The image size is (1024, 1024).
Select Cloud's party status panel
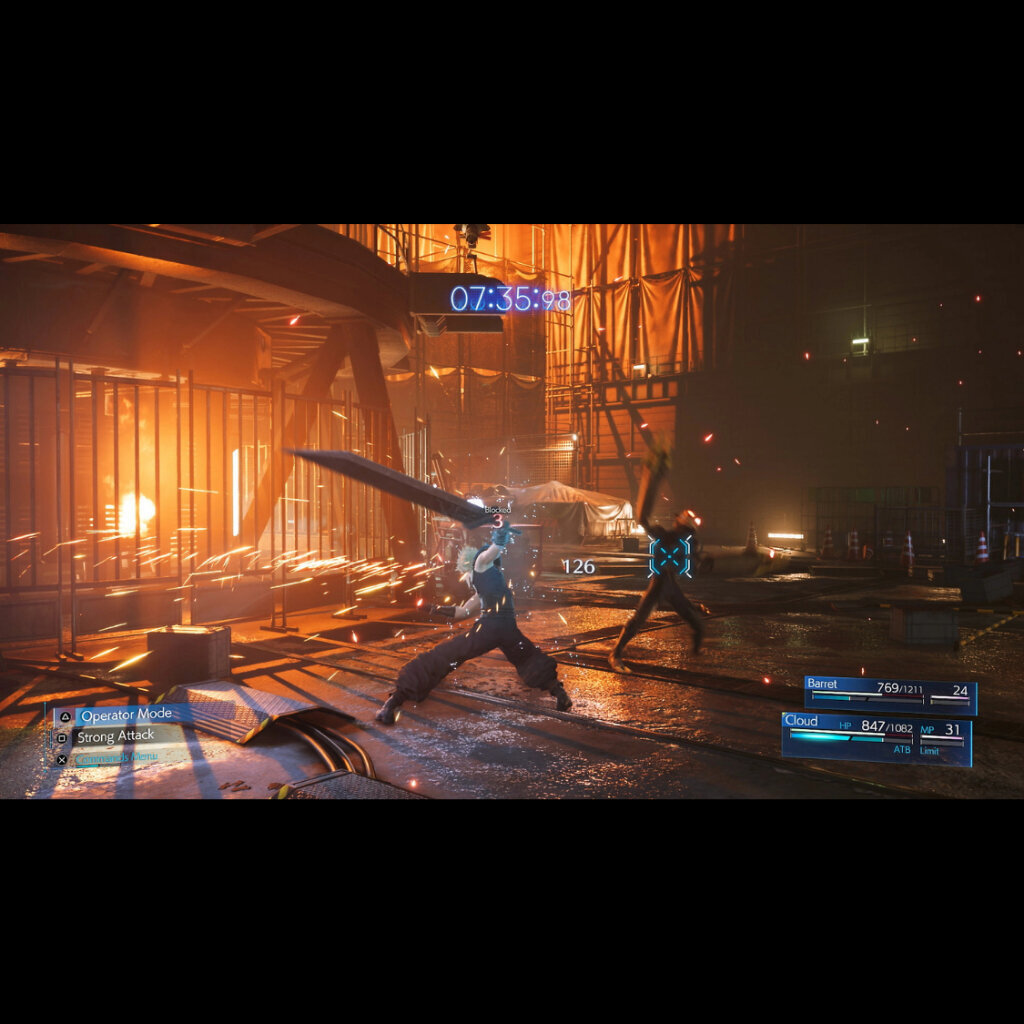[x=876, y=739]
